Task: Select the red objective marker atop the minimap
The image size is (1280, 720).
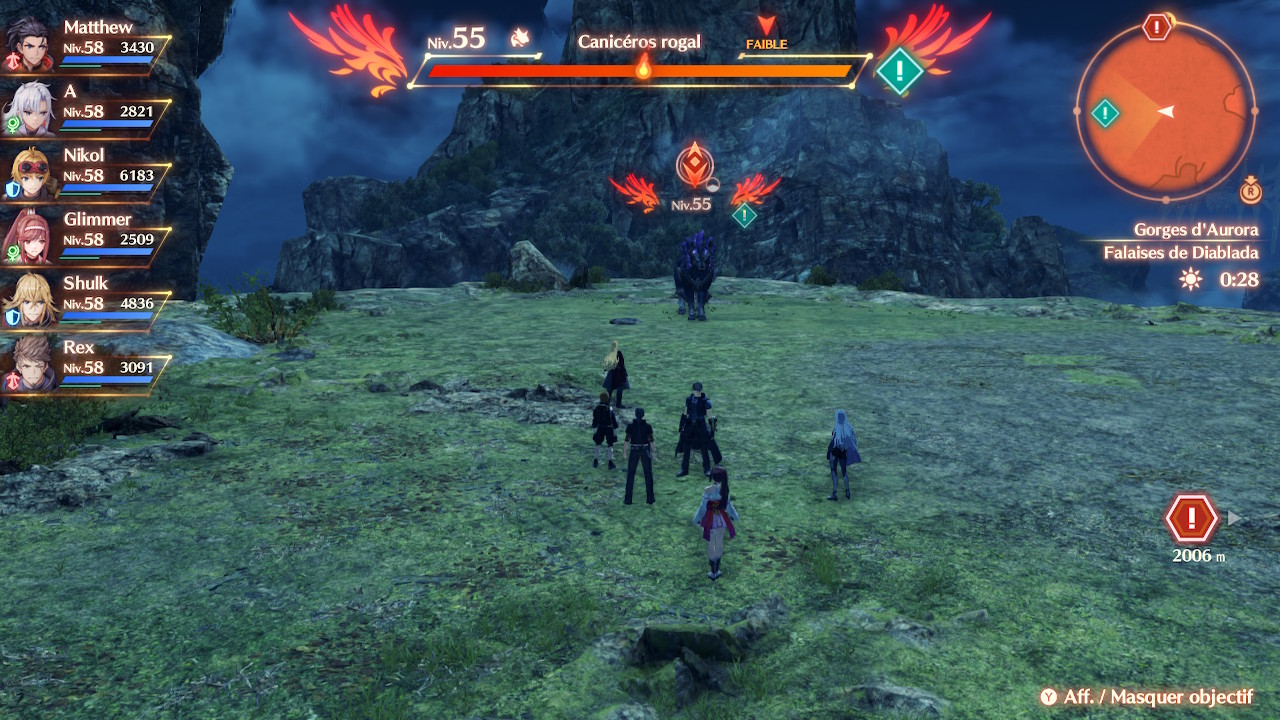Action: click(1157, 27)
